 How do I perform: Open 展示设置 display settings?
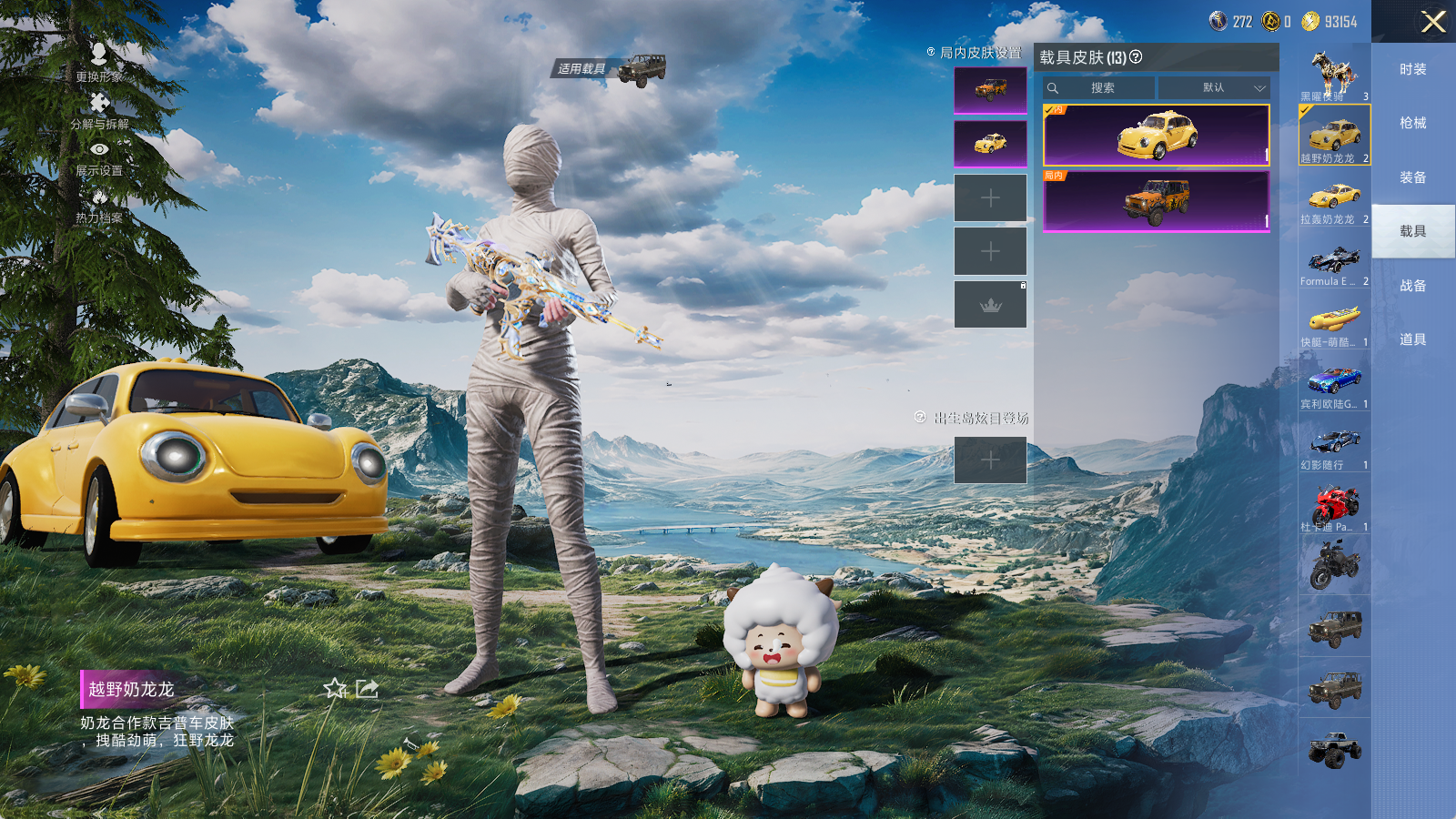point(99,157)
